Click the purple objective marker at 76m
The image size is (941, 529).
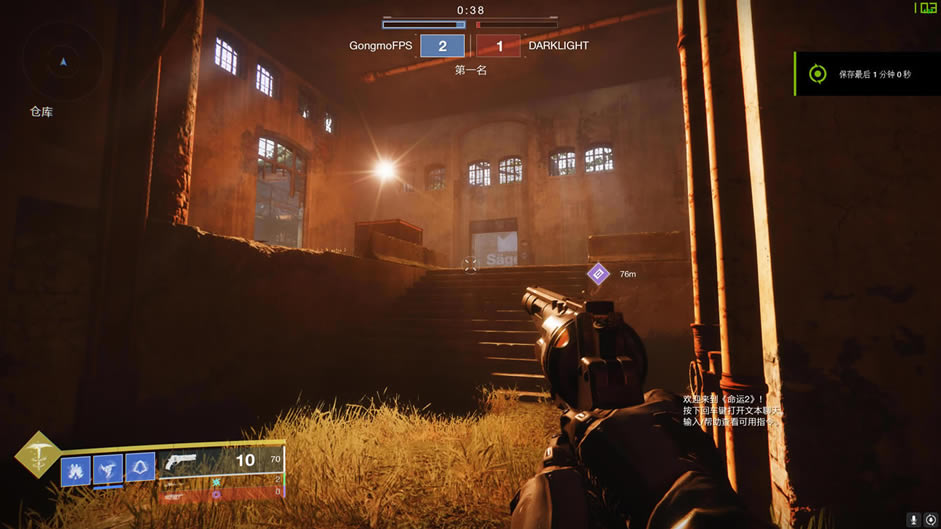click(x=598, y=273)
